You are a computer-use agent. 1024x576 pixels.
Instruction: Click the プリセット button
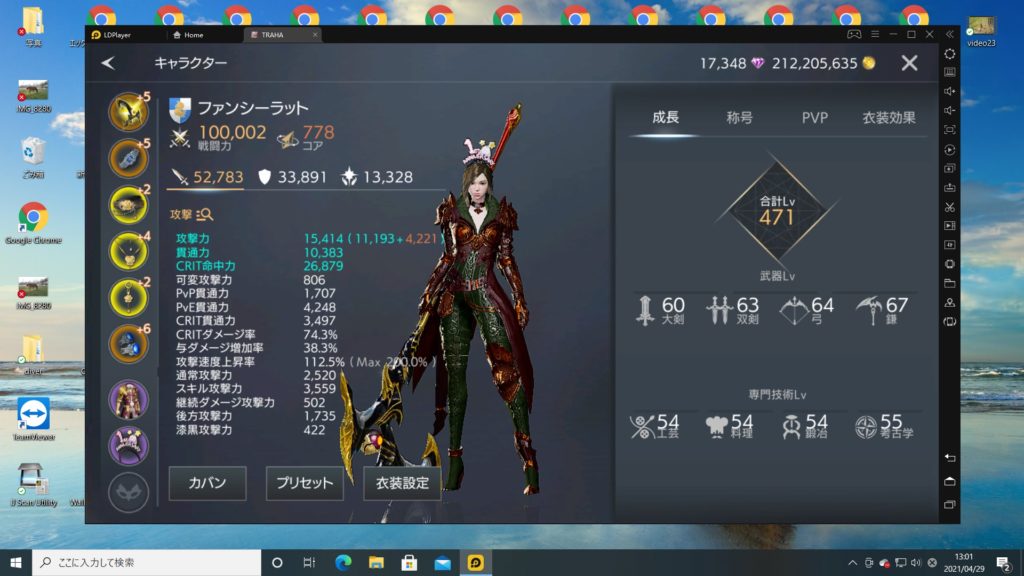304,483
